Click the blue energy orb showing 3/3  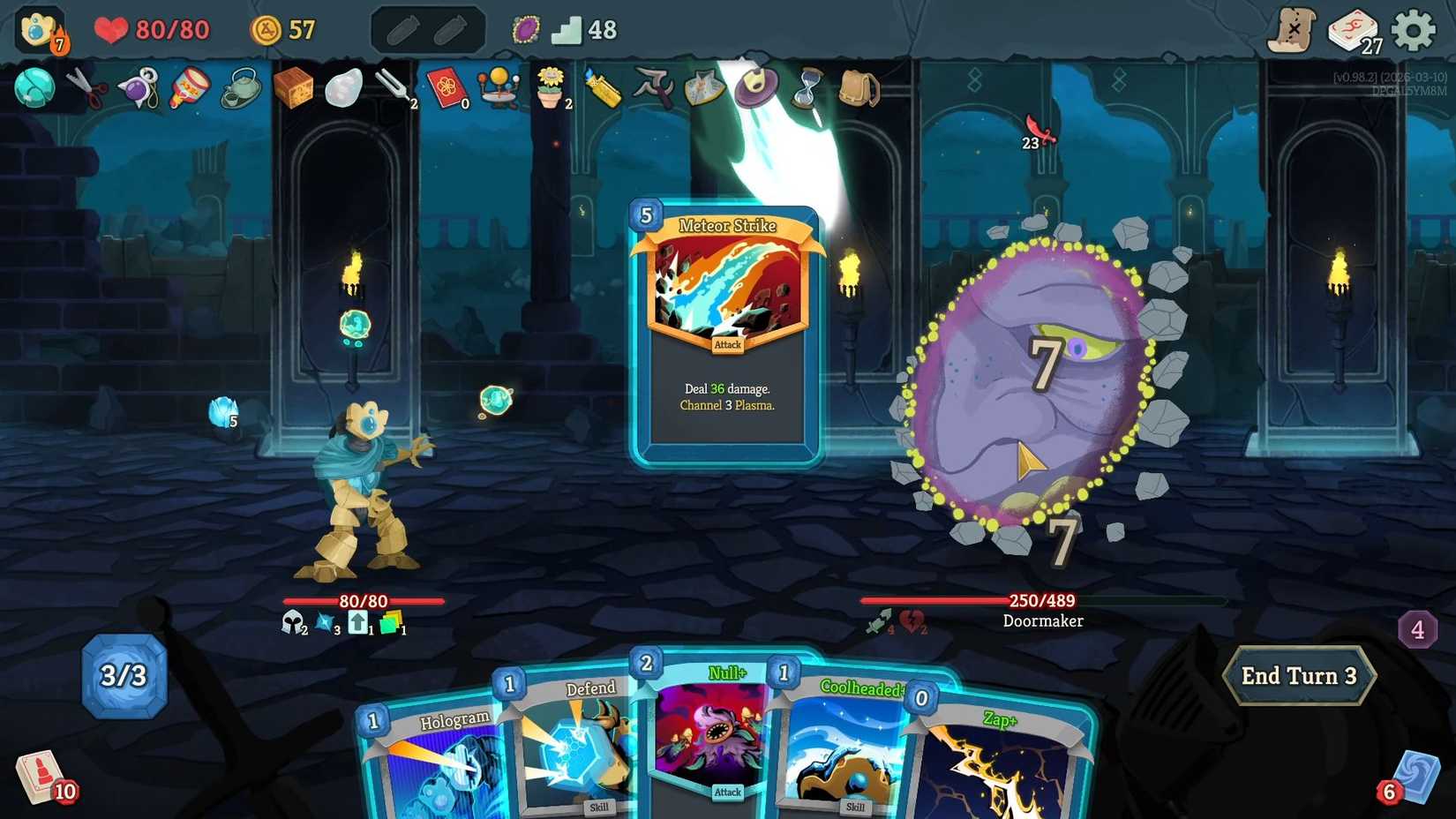(124, 675)
